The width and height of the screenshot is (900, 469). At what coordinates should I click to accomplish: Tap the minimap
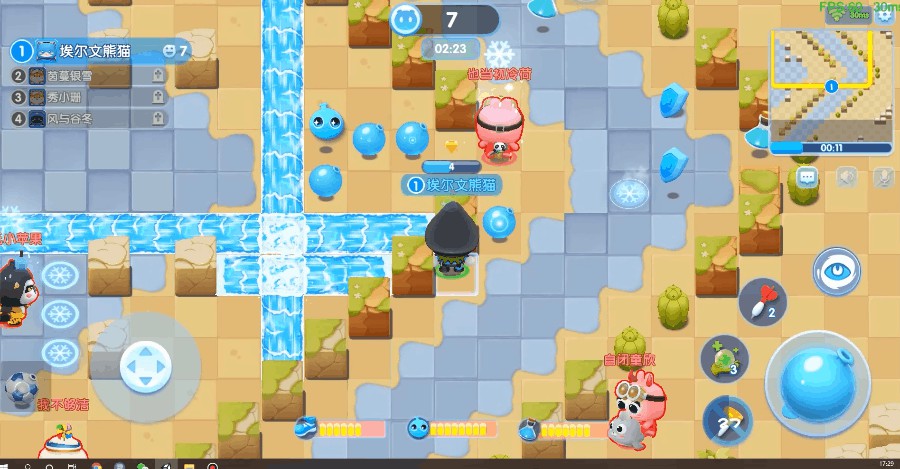pyautogui.click(x=830, y=83)
